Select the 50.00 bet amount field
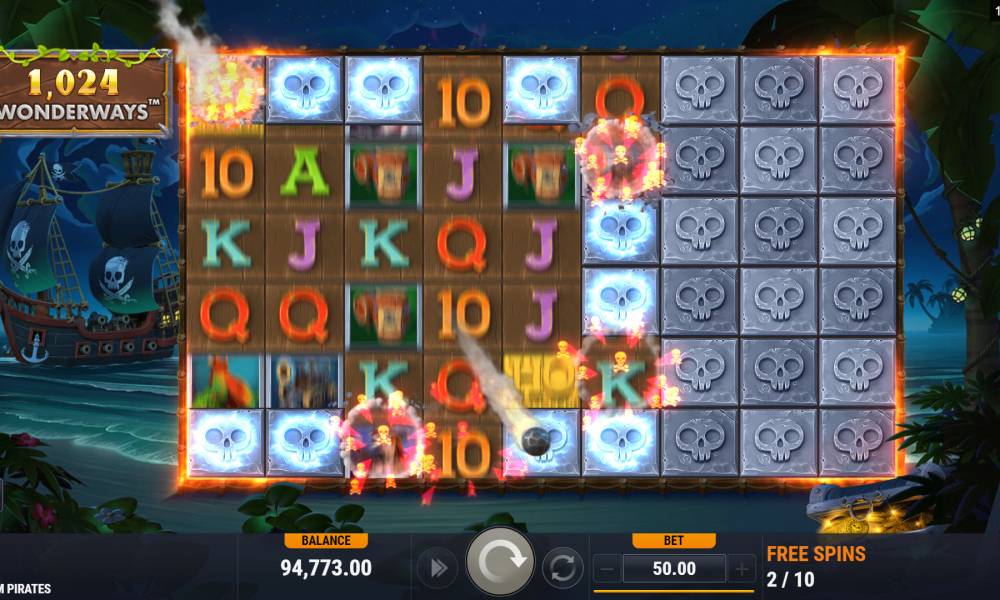The image size is (1000, 600). click(674, 569)
